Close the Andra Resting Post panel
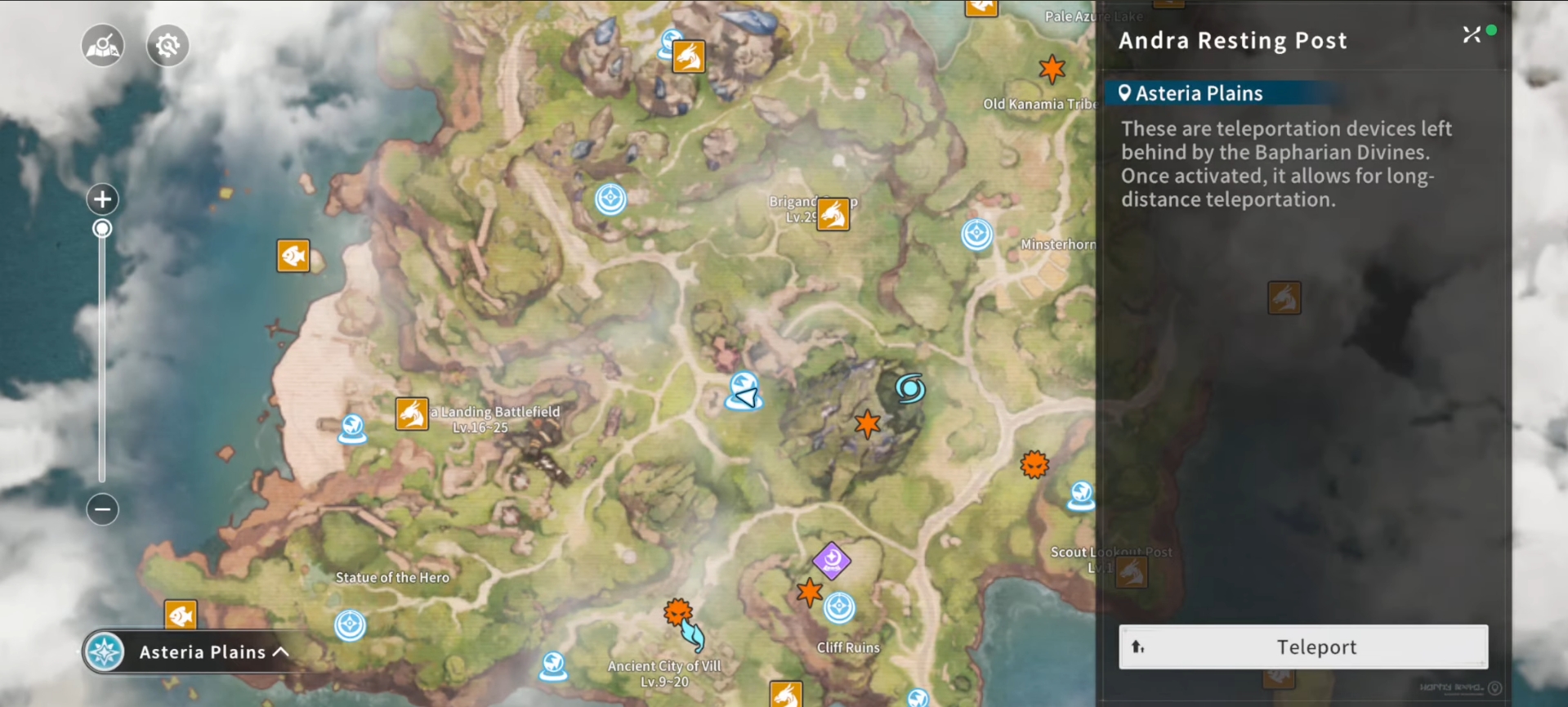 1471,34
